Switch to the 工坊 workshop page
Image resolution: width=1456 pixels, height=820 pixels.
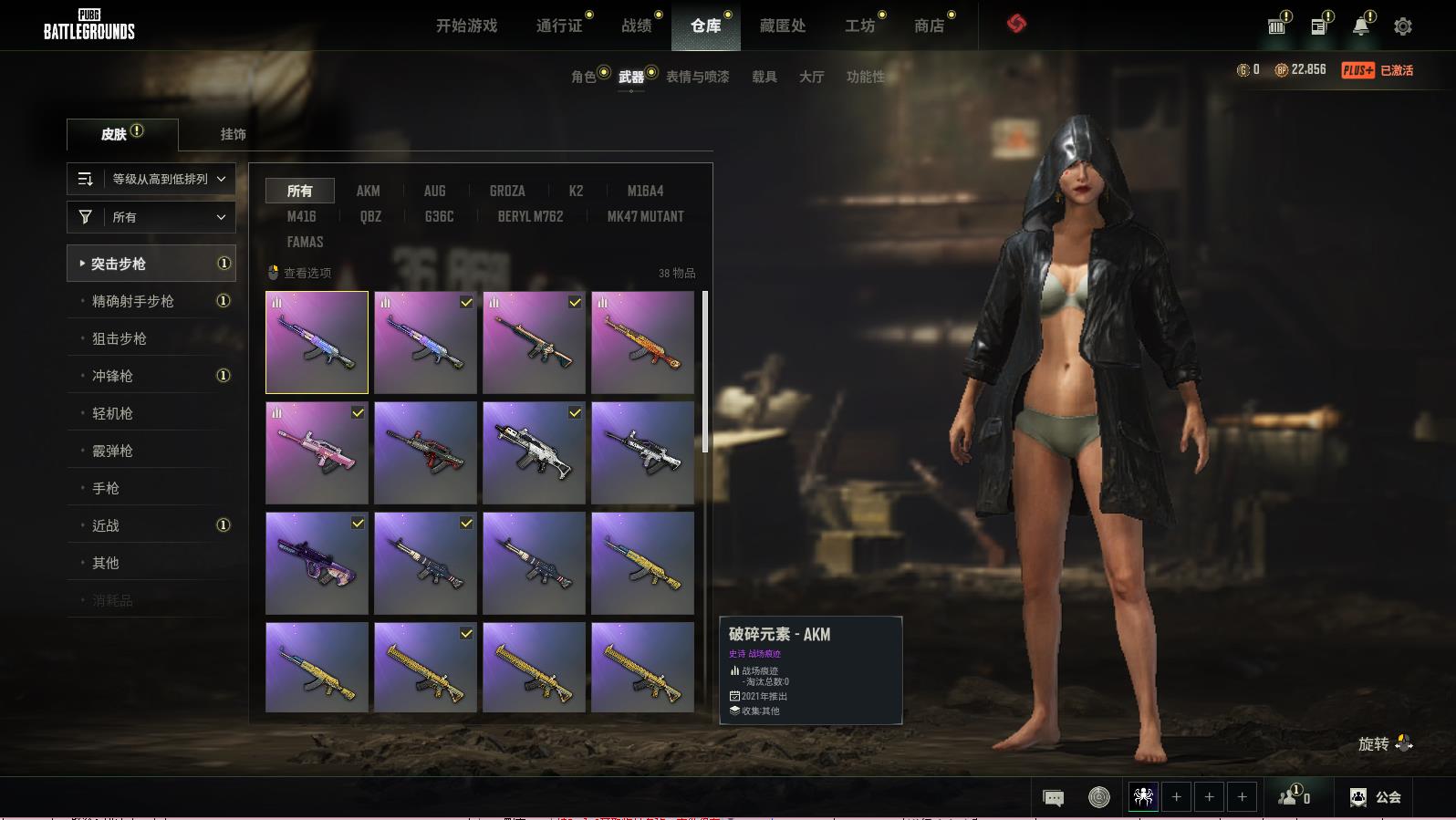(x=859, y=26)
